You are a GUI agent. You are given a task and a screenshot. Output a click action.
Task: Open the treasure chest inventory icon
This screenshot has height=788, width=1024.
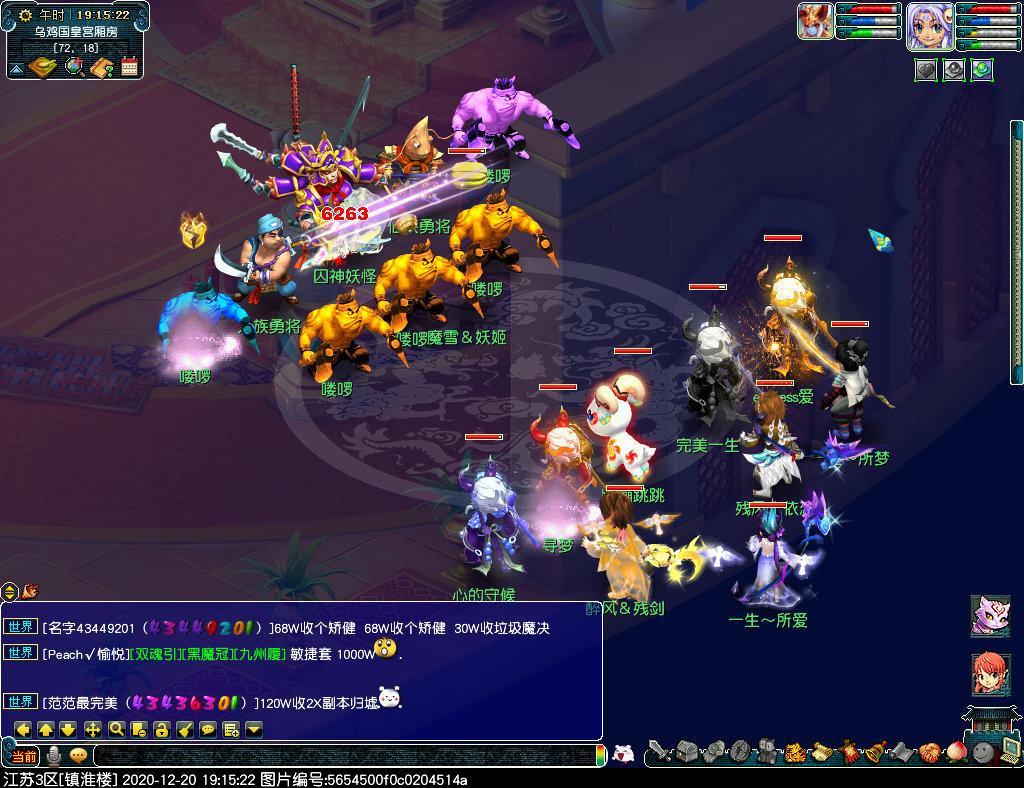(685, 751)
